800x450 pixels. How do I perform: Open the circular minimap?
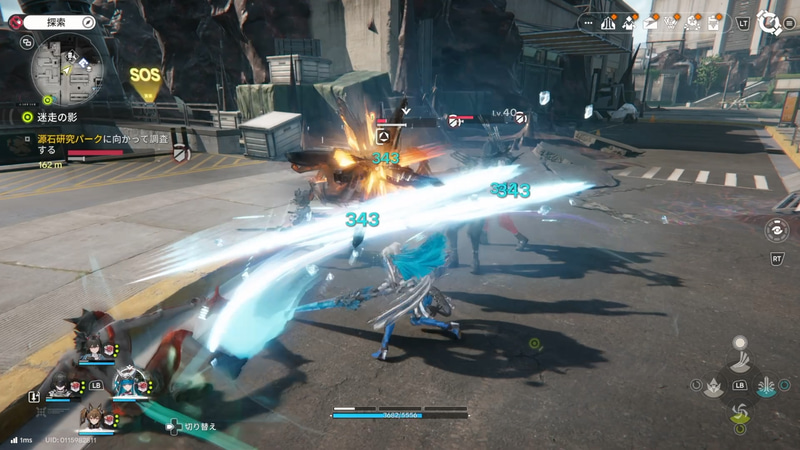click(x=67, y=69)
